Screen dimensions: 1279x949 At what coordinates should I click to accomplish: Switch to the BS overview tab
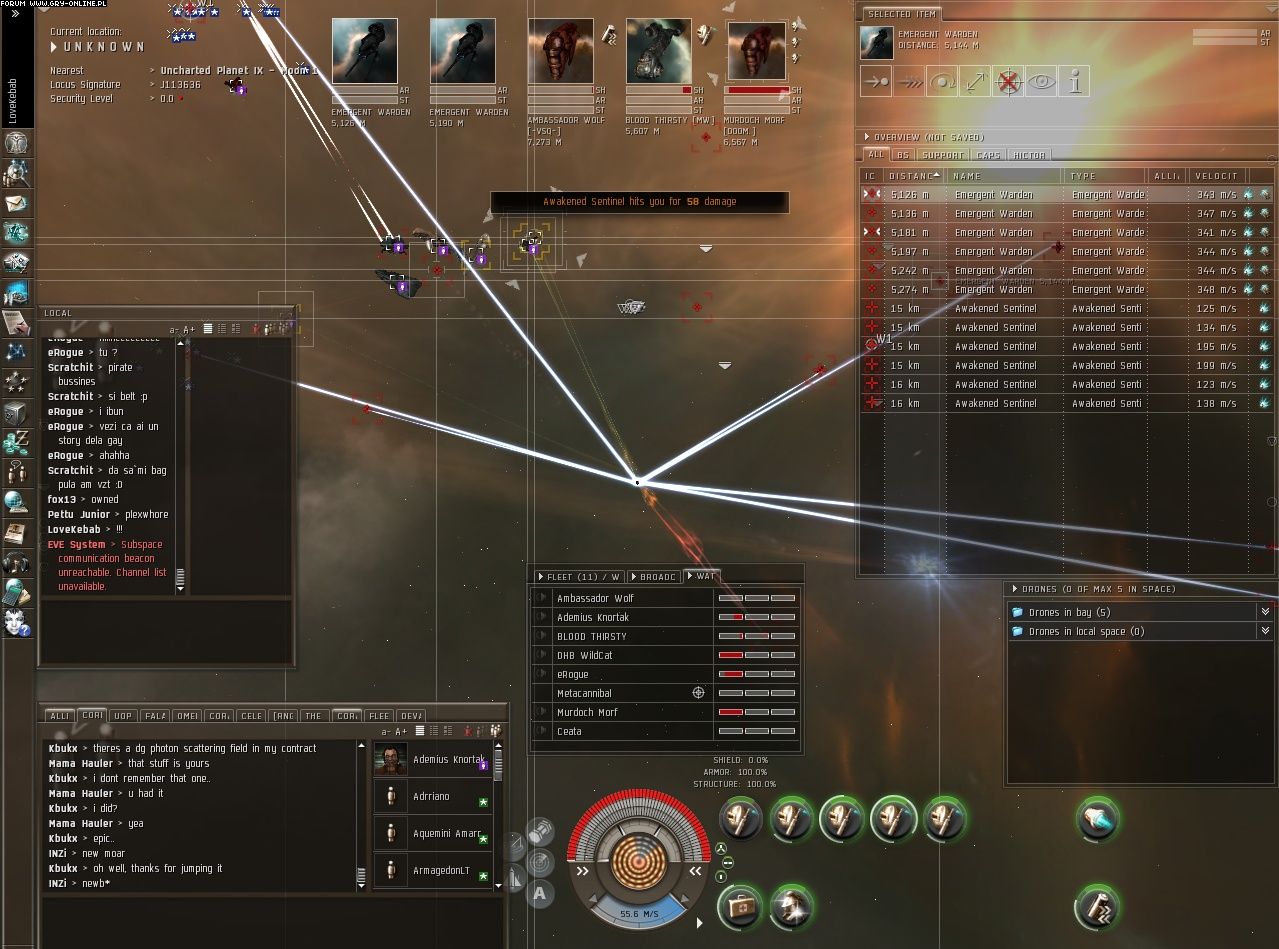(x=903, y=155)
